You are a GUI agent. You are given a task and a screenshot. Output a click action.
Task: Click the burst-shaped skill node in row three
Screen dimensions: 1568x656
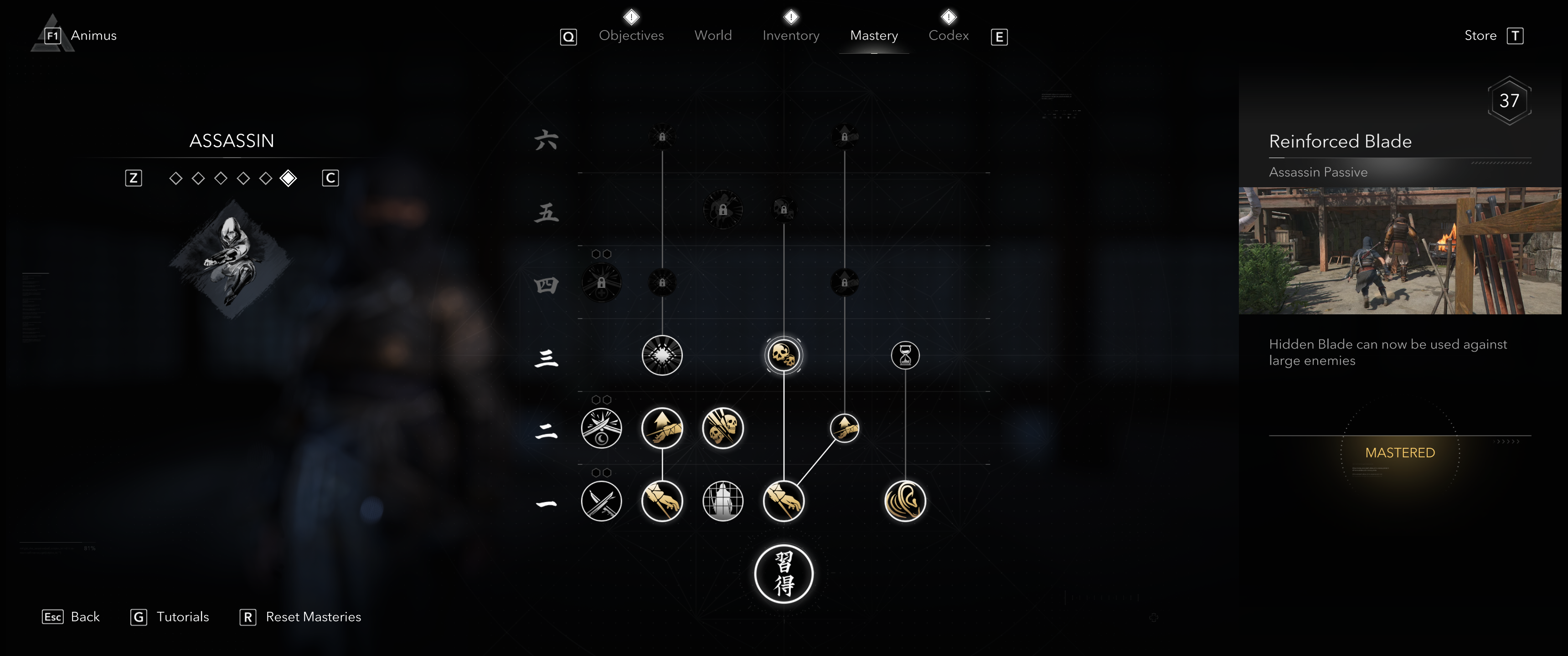[662, 355]
